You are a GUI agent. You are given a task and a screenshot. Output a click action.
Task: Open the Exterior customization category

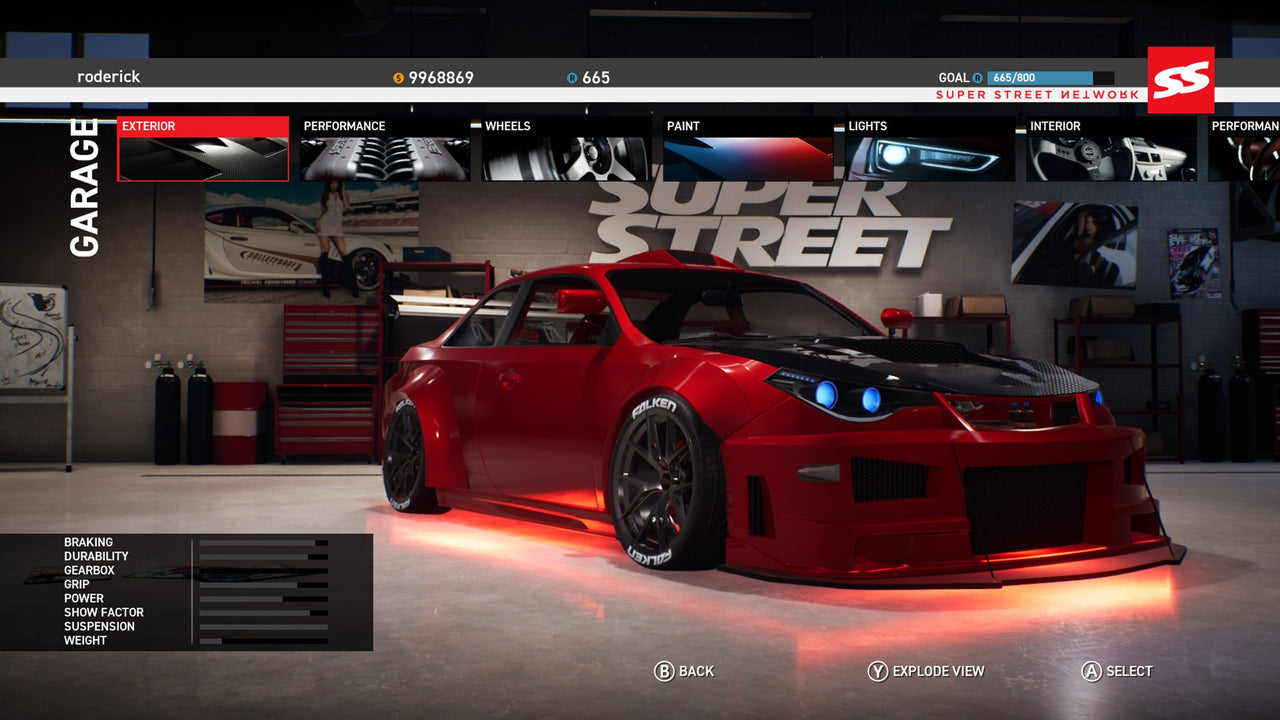tap(202, 150)
